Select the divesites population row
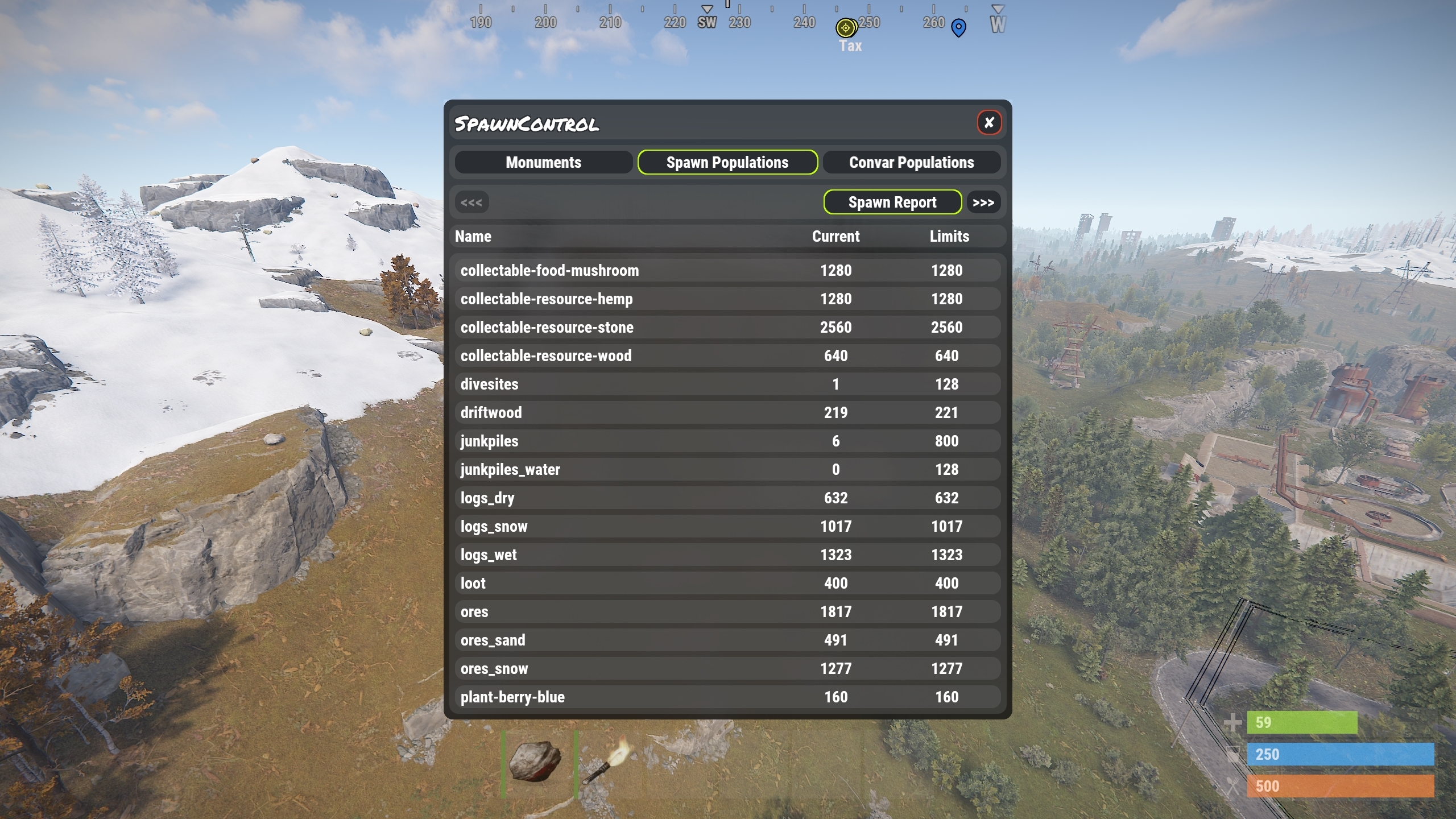 pyautogui.click(x=727, y=384)
